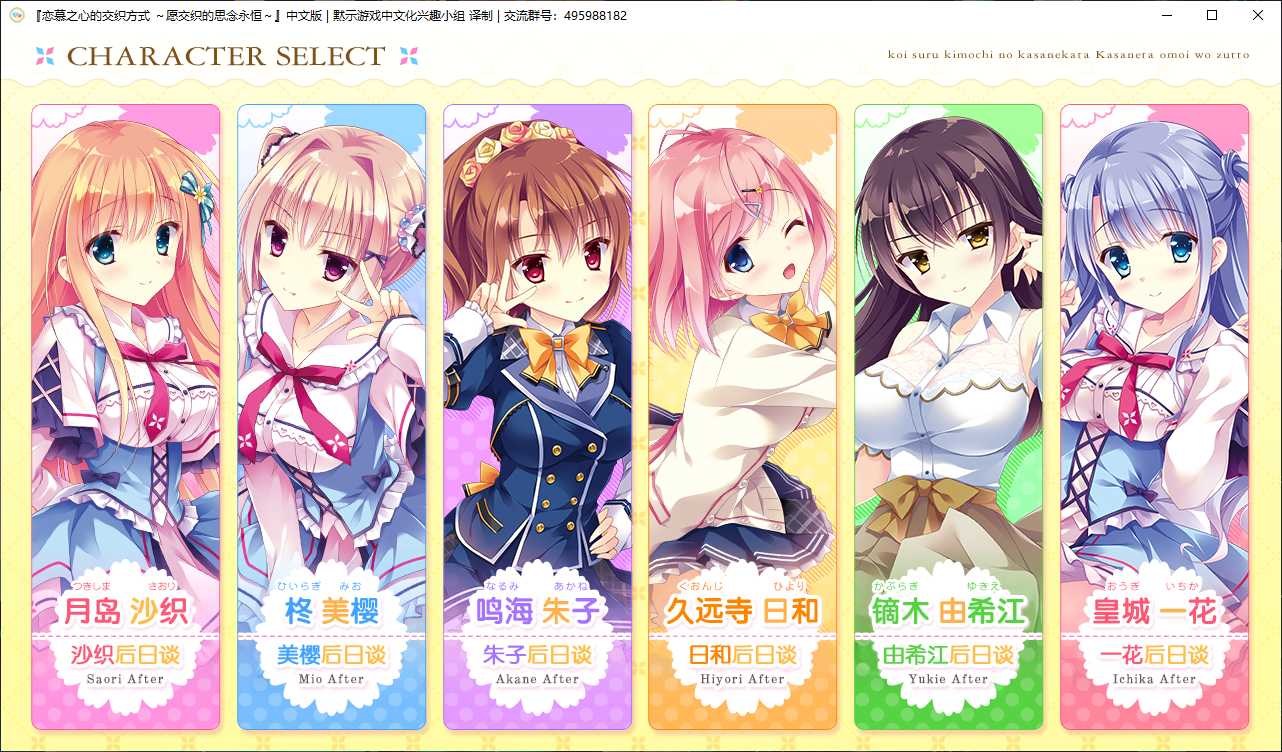
Task: Click the 久远寺 日和 name label
Action: 743,612
